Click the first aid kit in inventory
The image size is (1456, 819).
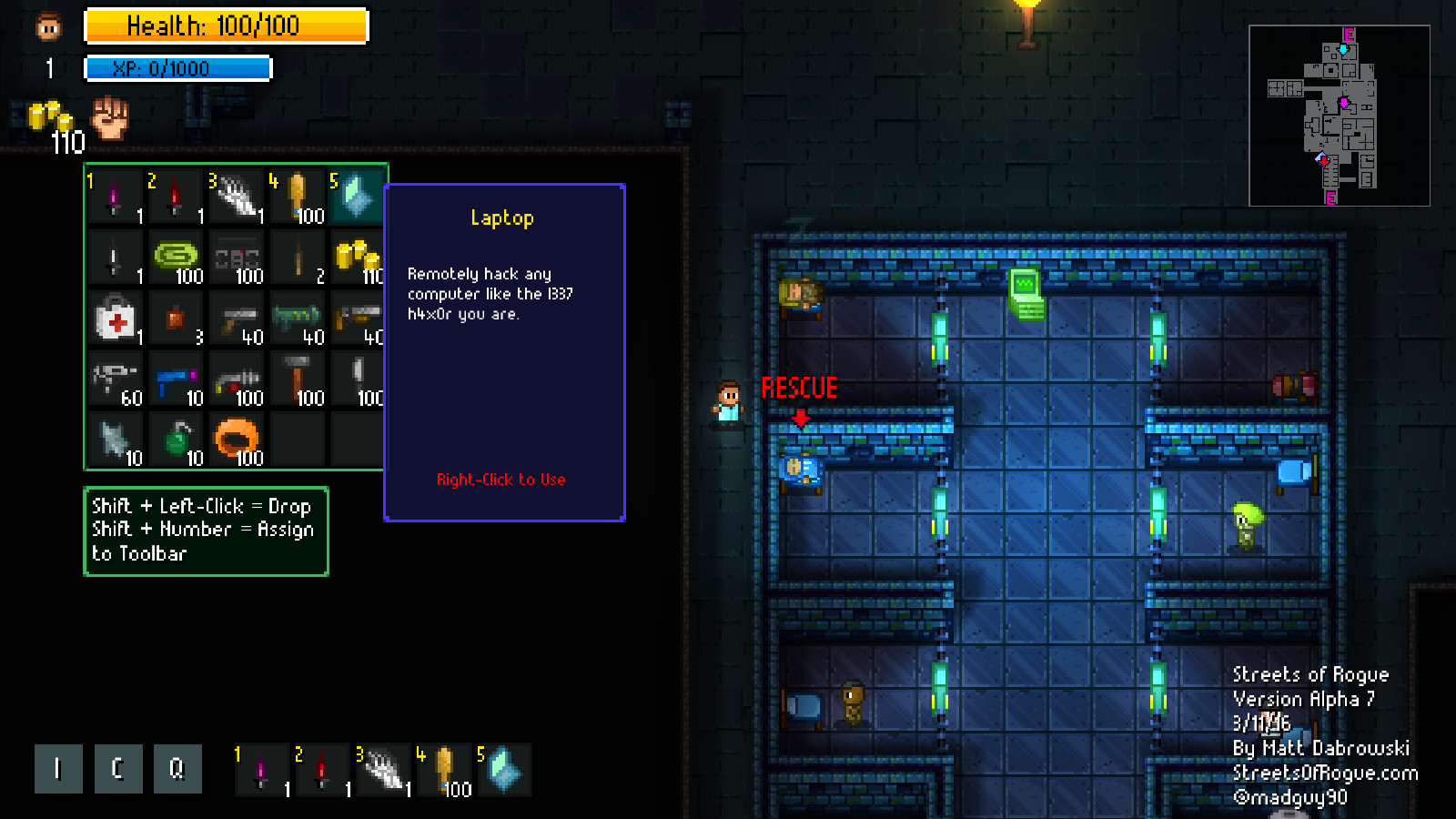116,318
